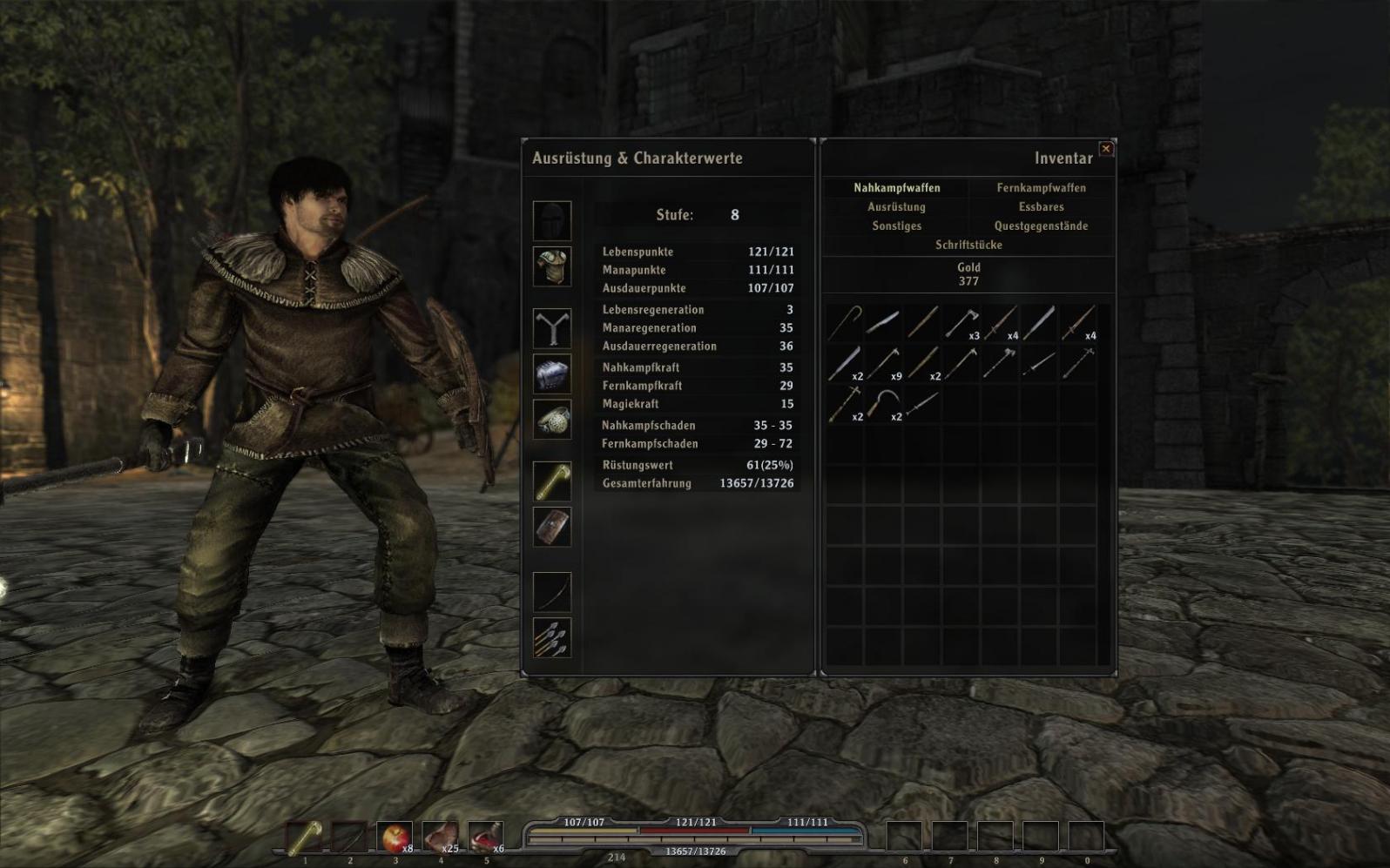Viewport: 1390px width, 868px height.
Task: Click the equipped golden club weapon slot
Action: coord(552,481)
